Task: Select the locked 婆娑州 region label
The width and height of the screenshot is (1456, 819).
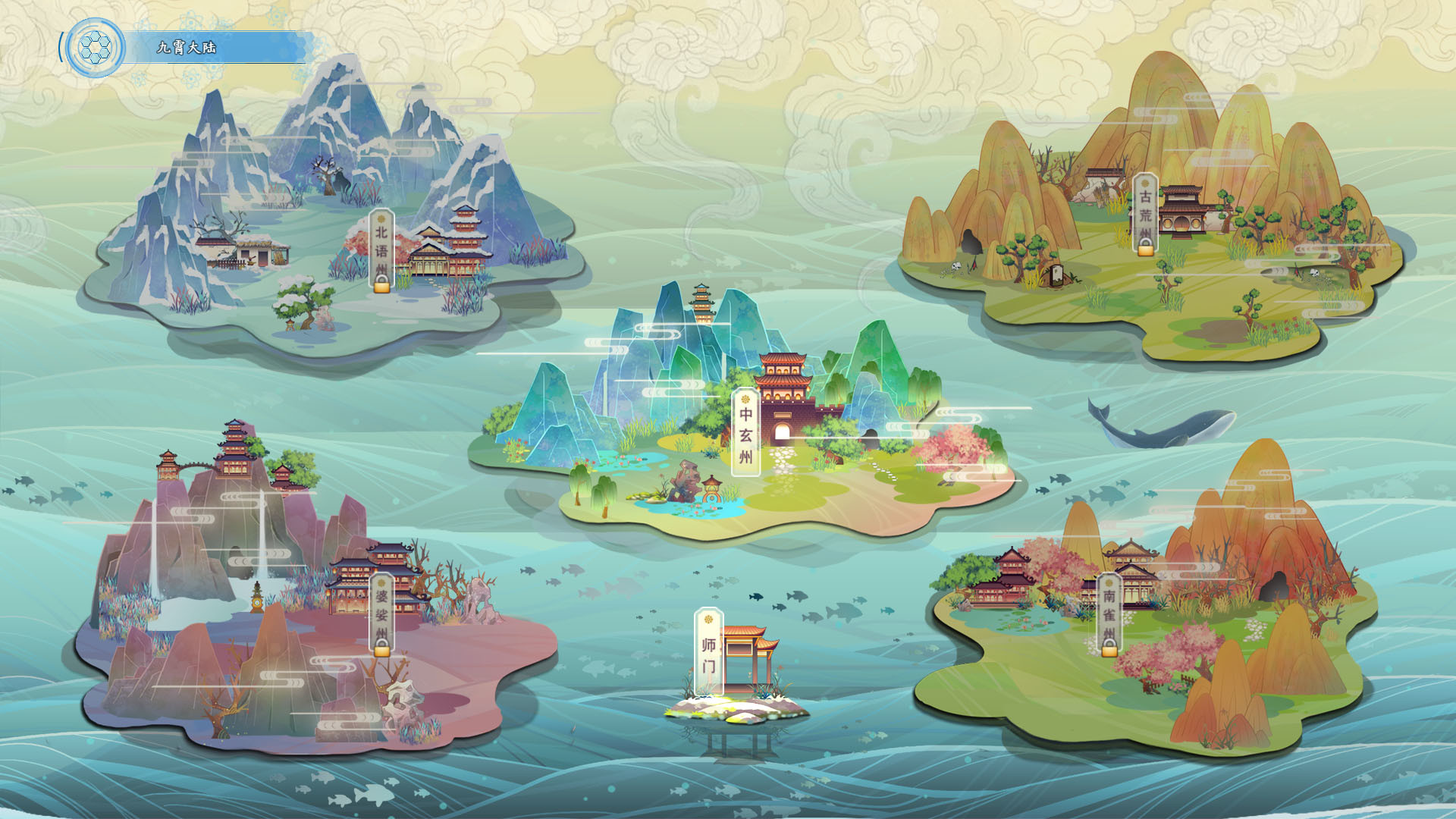Action: pyautogui.click(x=381, y=614)
